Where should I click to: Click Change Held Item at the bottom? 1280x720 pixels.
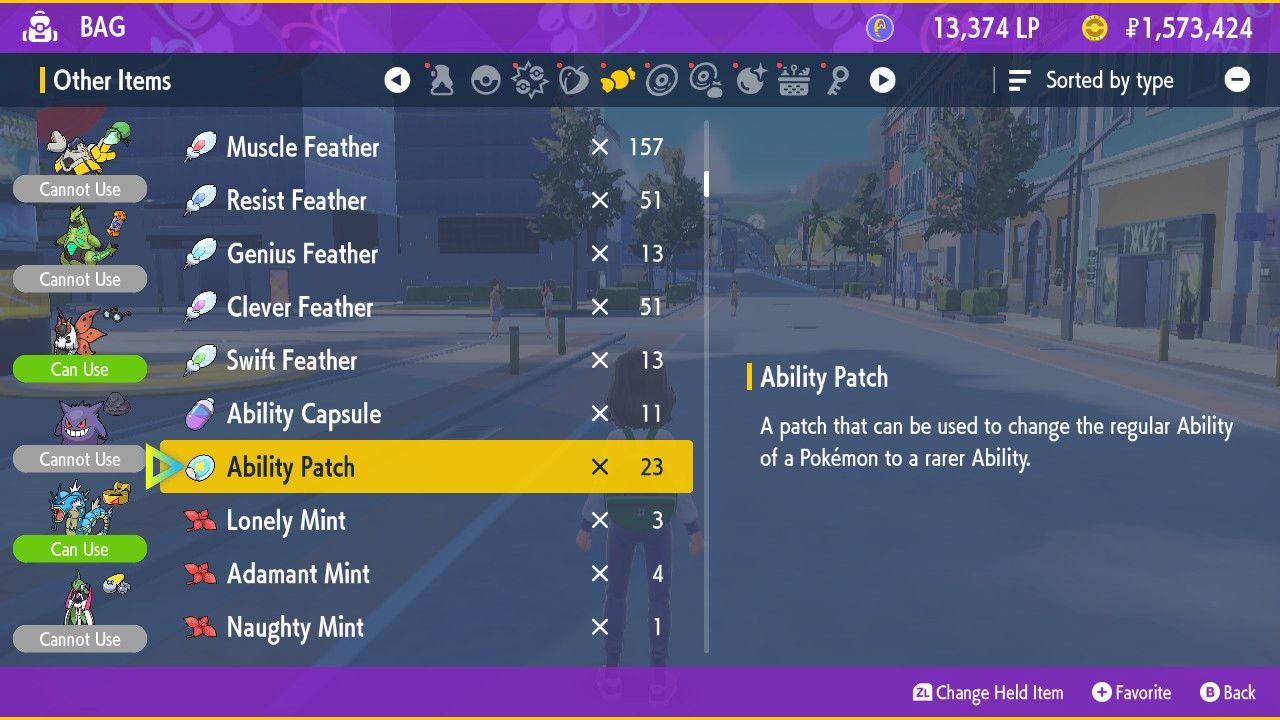[987, 692]
